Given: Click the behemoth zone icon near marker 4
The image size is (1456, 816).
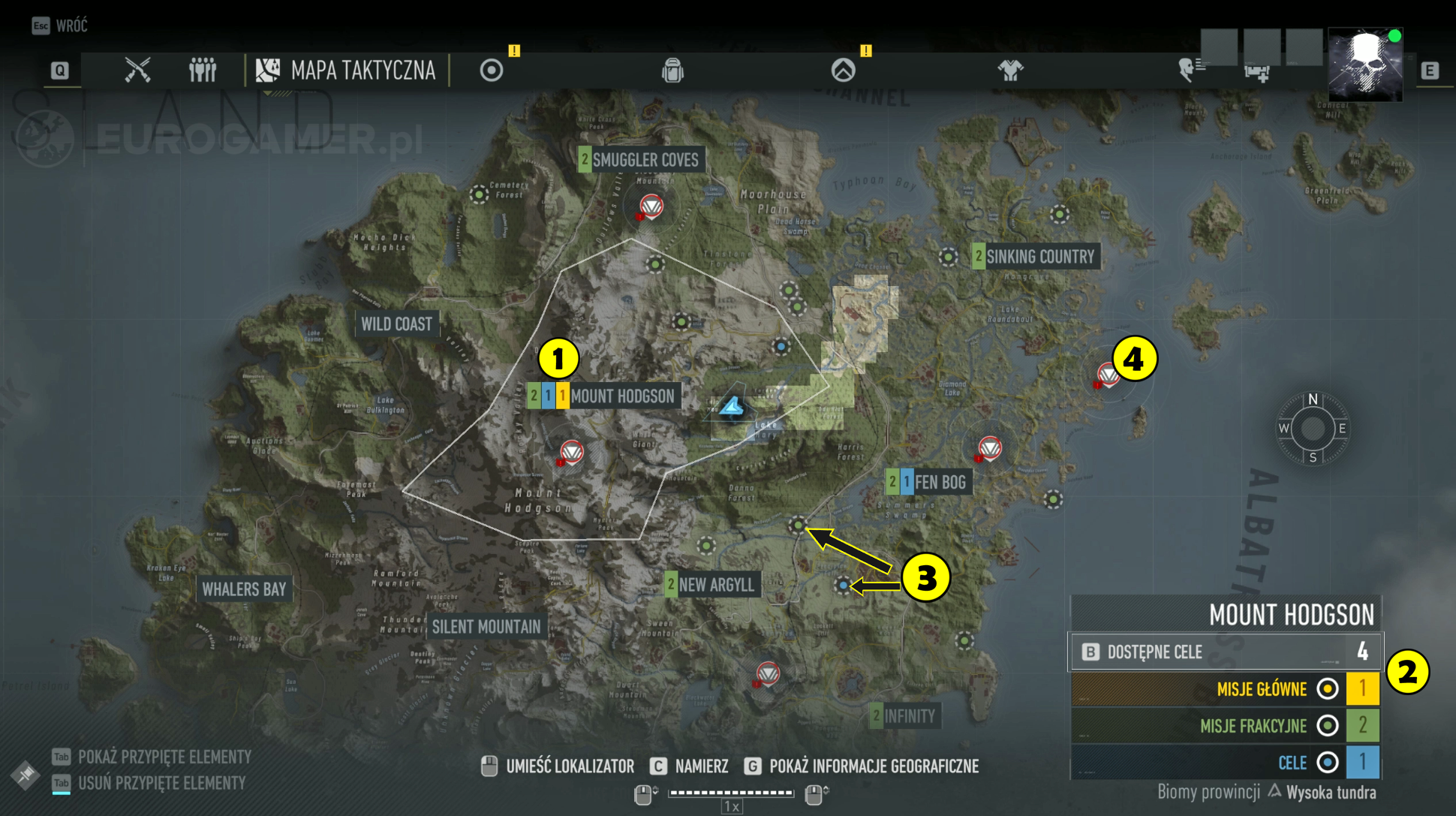Looking at the screenshot, I should pyautogui.click(x=1109, y=373).
